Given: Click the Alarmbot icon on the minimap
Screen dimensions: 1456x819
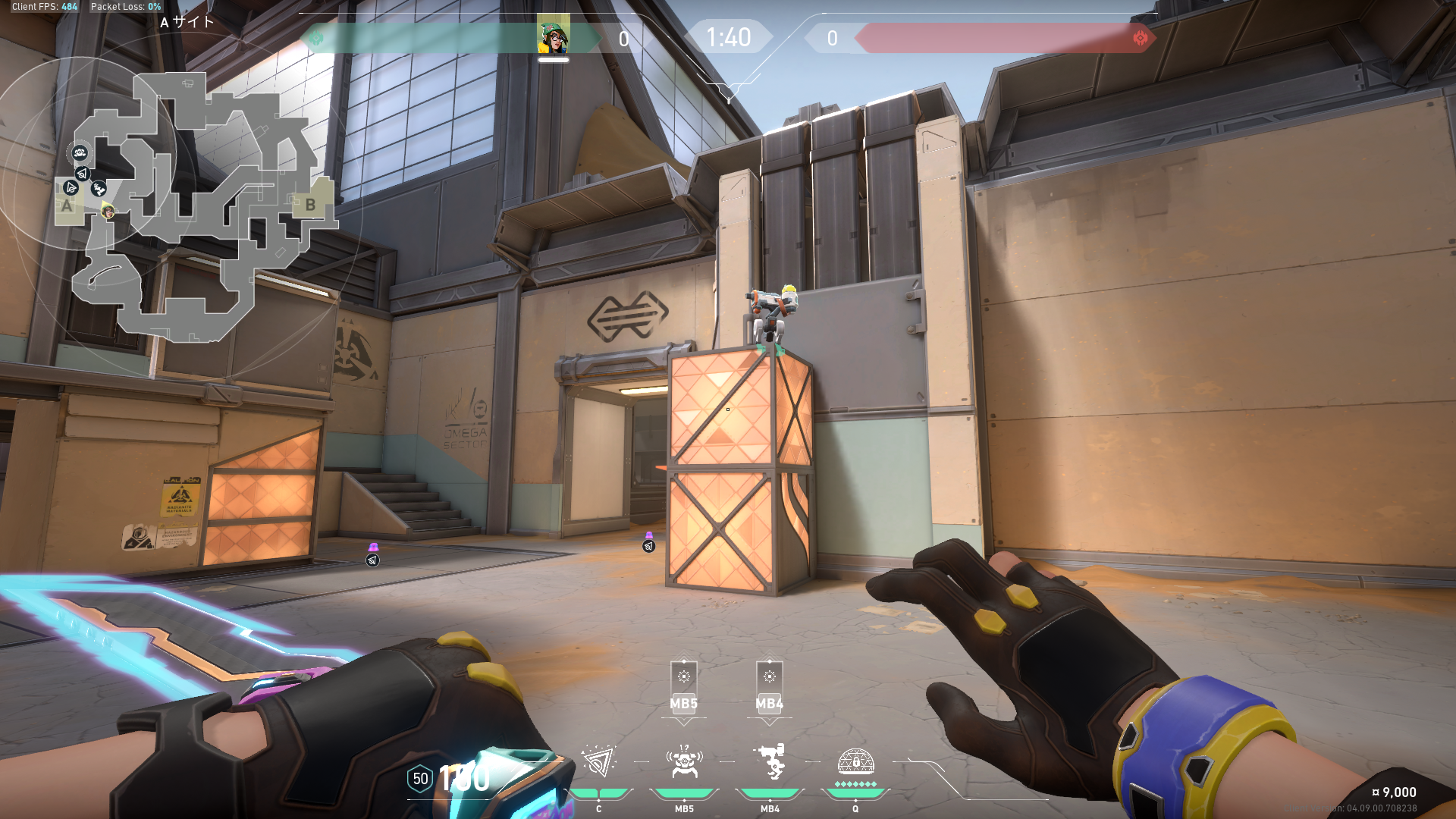Looking at the screenshot, I should pyautogui.click(x=80, y=153).
